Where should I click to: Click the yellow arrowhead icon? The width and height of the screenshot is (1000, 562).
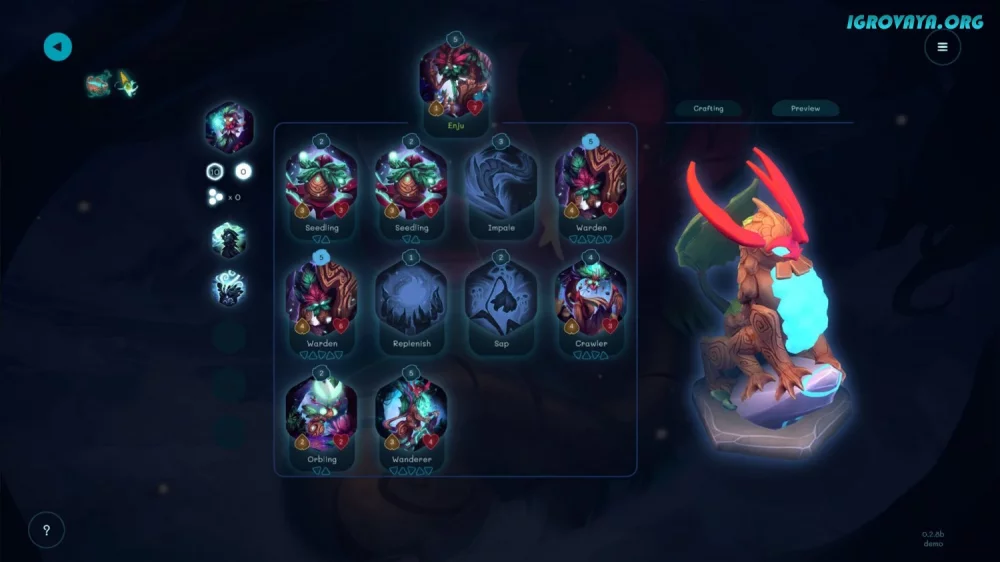pos(127,84)
